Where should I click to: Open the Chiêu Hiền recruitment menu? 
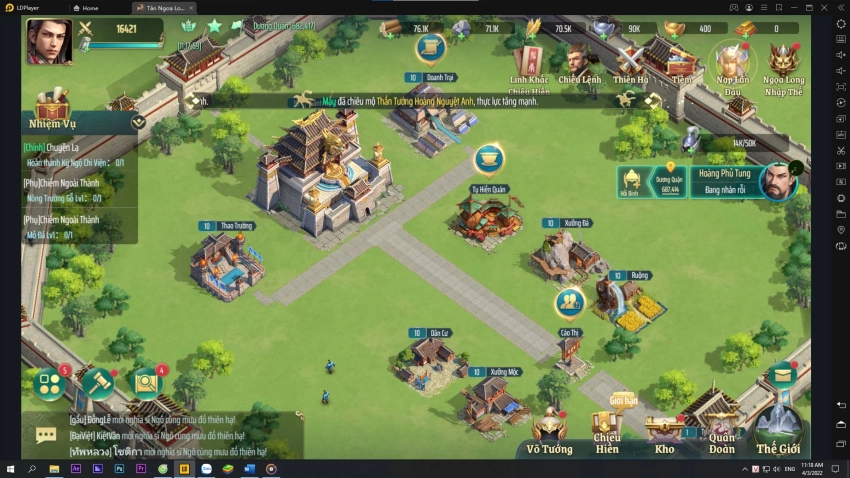click(x=606, y=430)
